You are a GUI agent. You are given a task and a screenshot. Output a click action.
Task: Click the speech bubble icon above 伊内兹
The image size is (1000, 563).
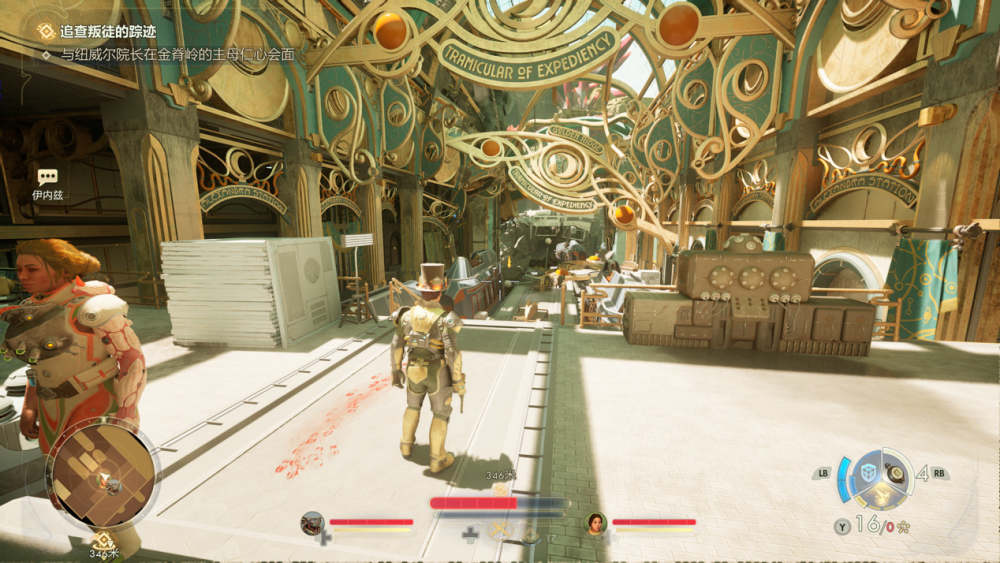tap(47, 177)
